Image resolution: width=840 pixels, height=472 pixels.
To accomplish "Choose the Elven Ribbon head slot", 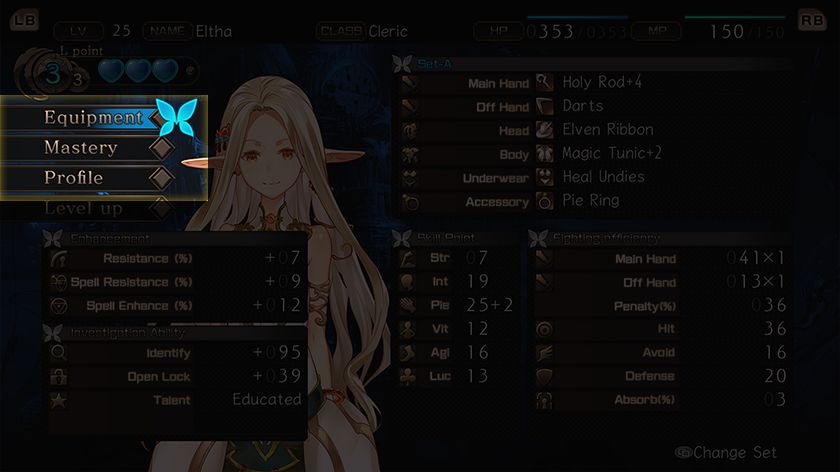I will click(607, 130).
